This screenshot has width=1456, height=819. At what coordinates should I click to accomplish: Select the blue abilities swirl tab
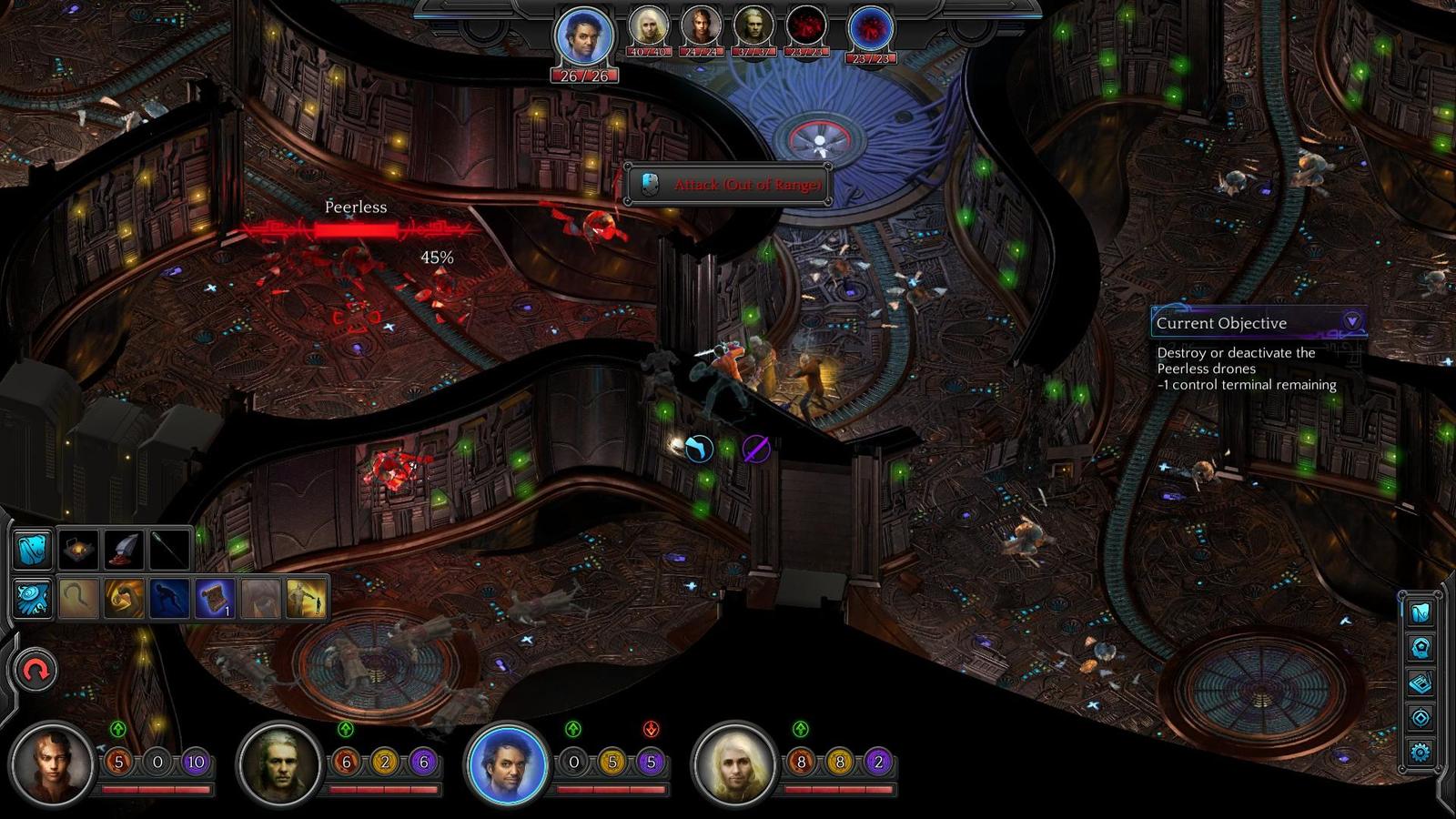point(33,599)
